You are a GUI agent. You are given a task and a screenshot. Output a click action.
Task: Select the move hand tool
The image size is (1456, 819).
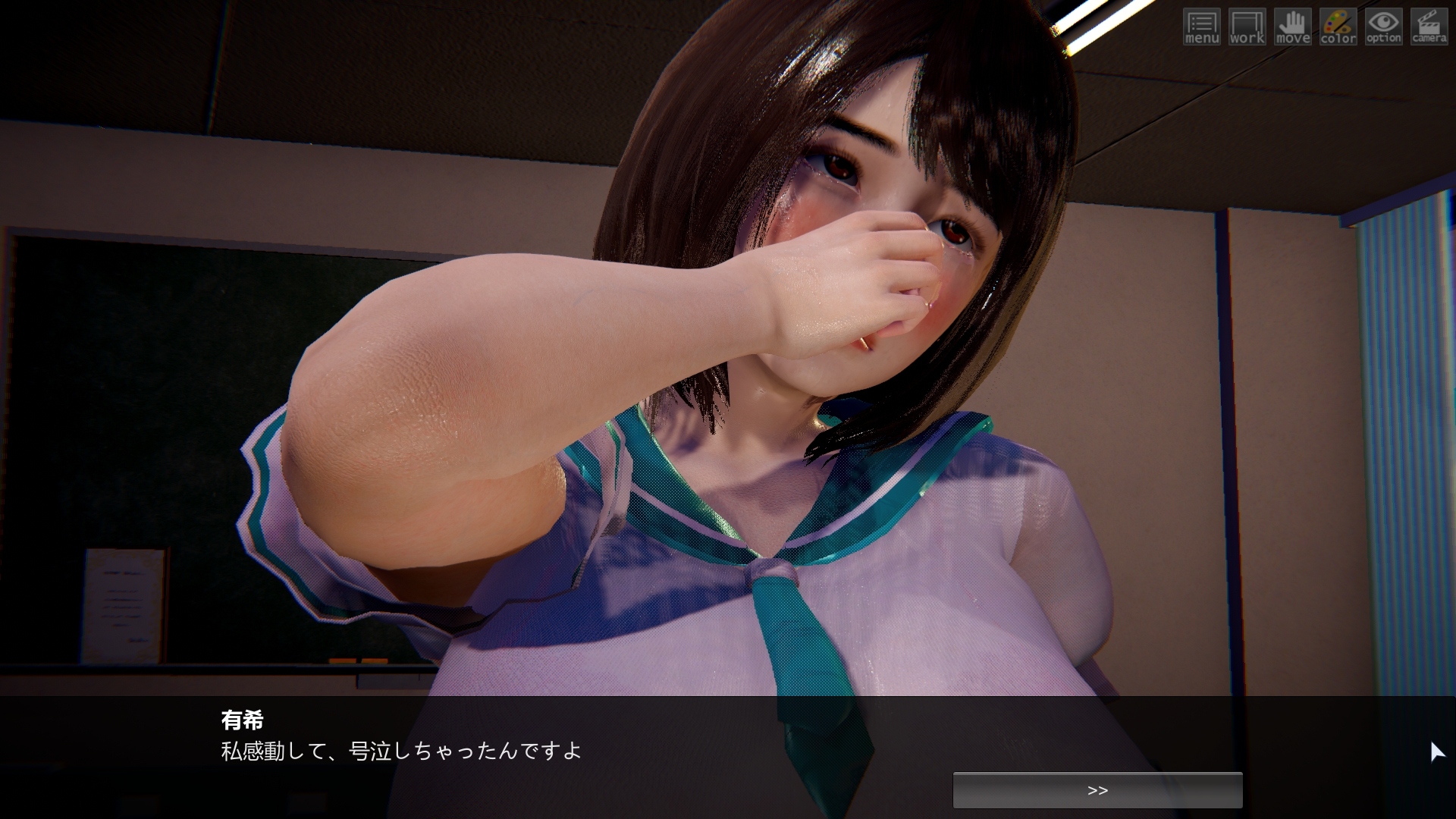point(1292,27)
